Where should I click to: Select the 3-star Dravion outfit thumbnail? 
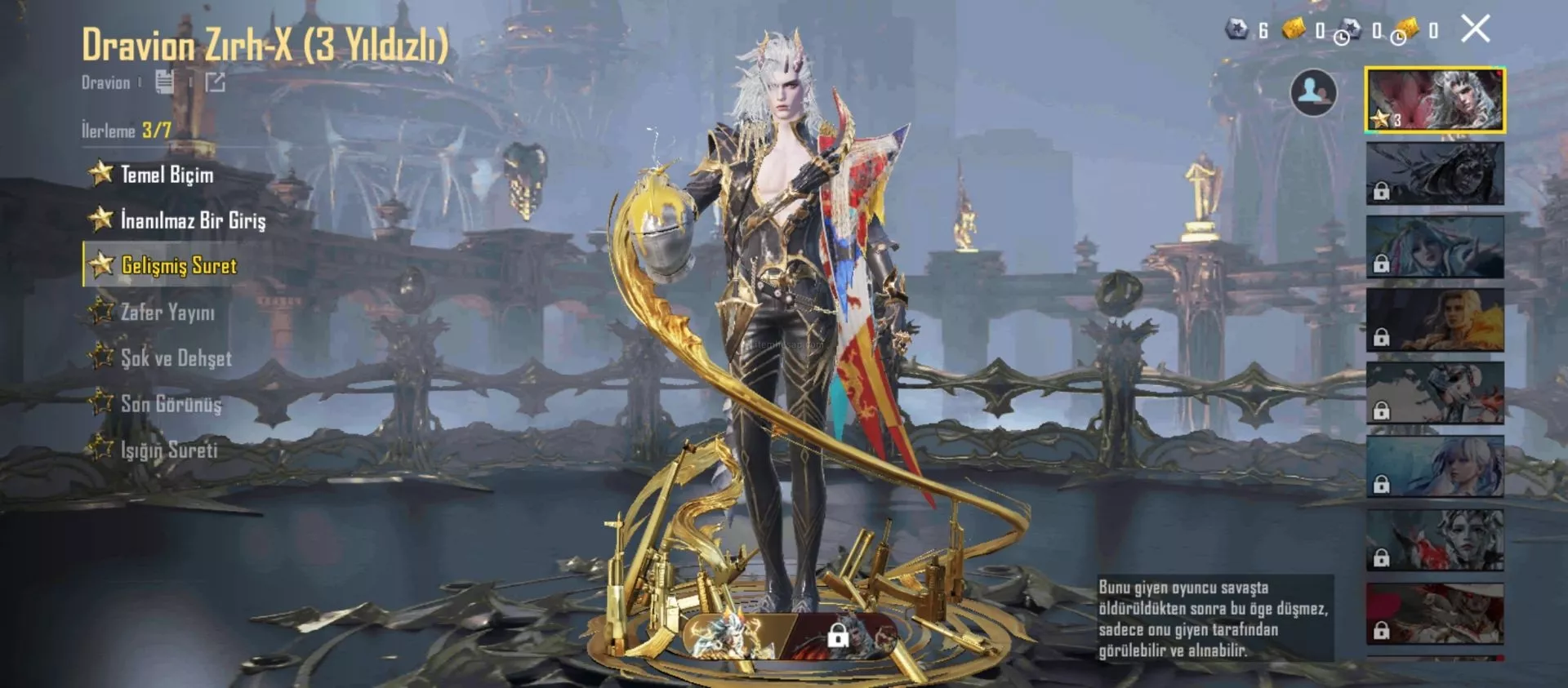coord(1435,100)
